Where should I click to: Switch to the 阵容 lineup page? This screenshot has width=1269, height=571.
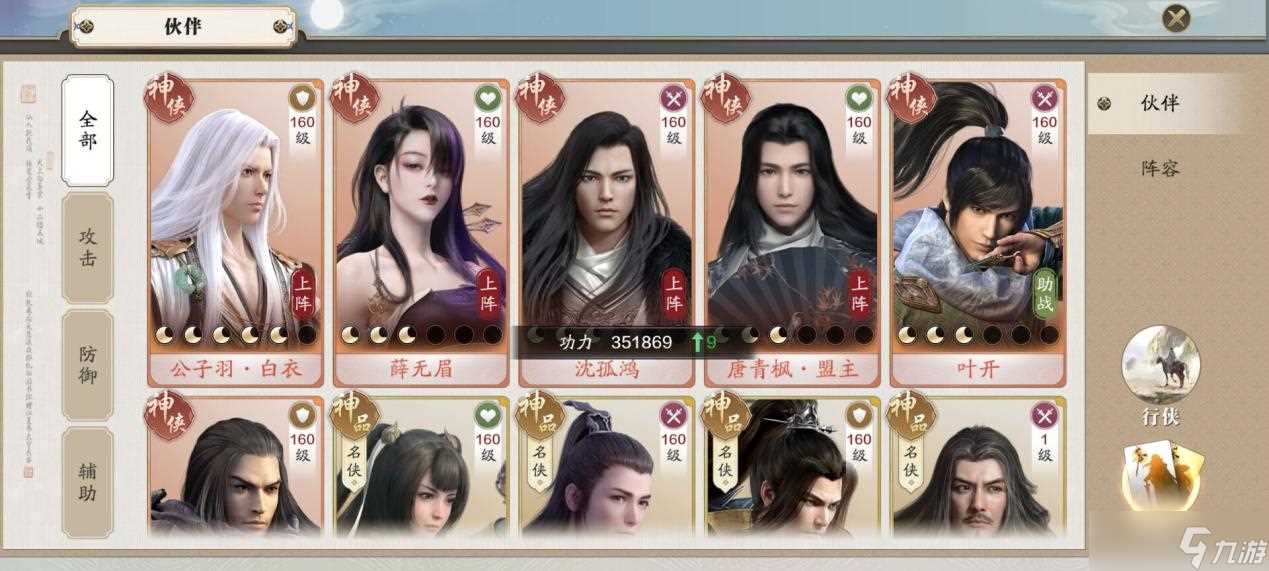1160,168
